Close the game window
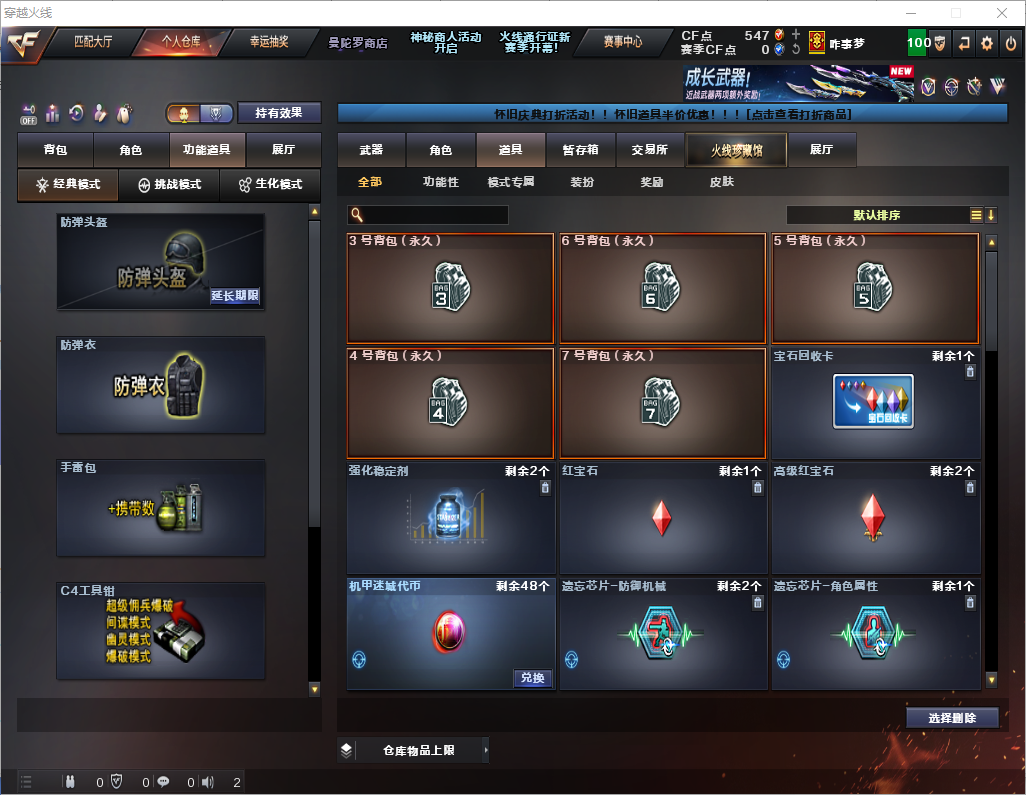 tap(1000, 13)
